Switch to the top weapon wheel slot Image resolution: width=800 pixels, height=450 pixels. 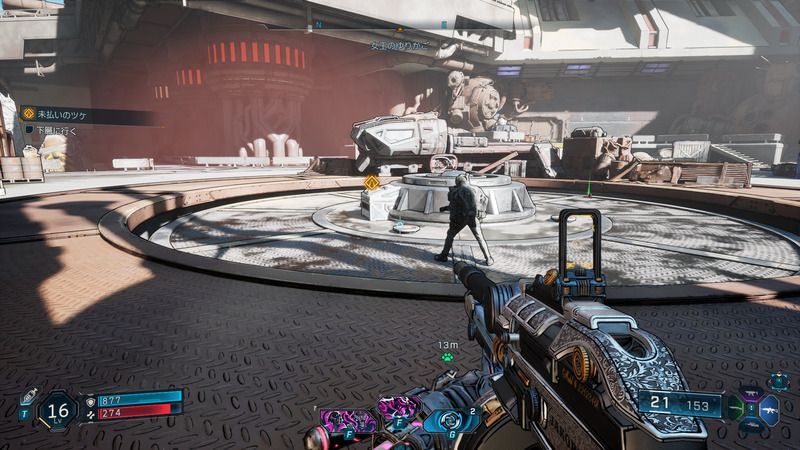tap(751, 394)
